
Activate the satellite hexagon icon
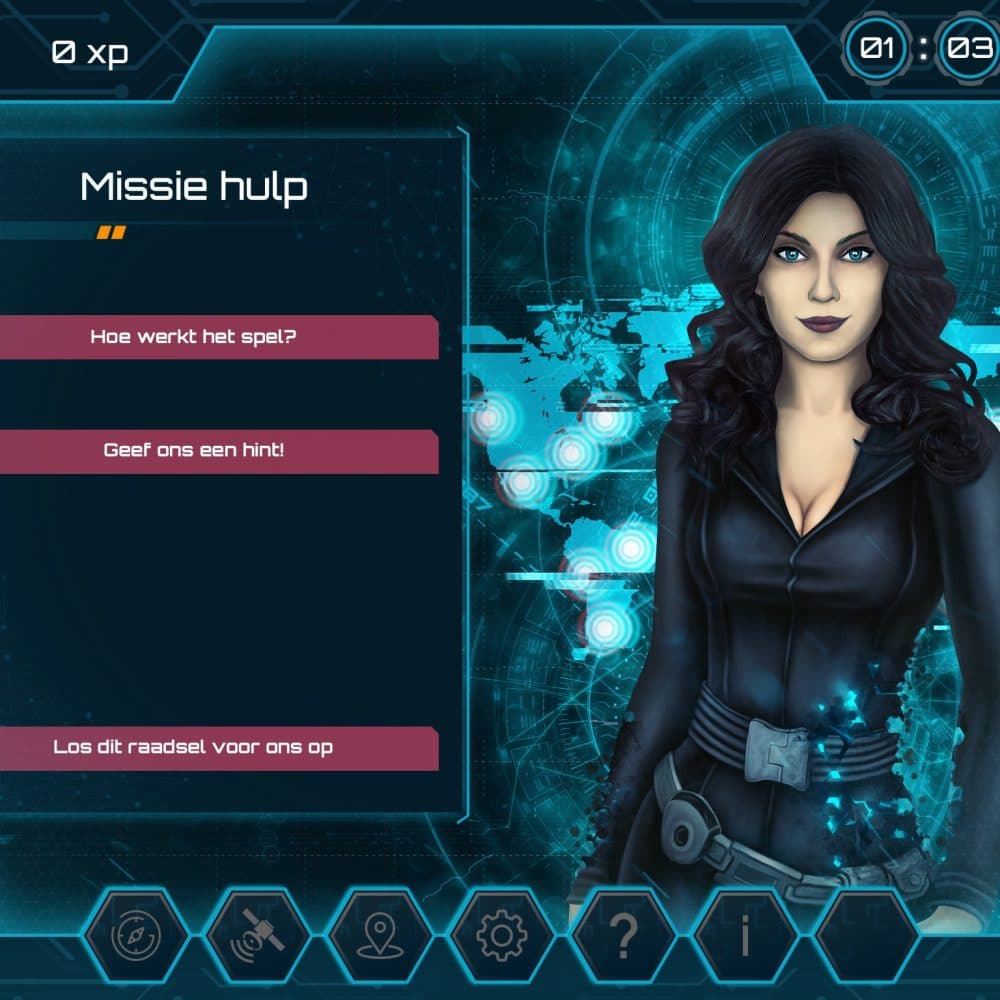257,936
